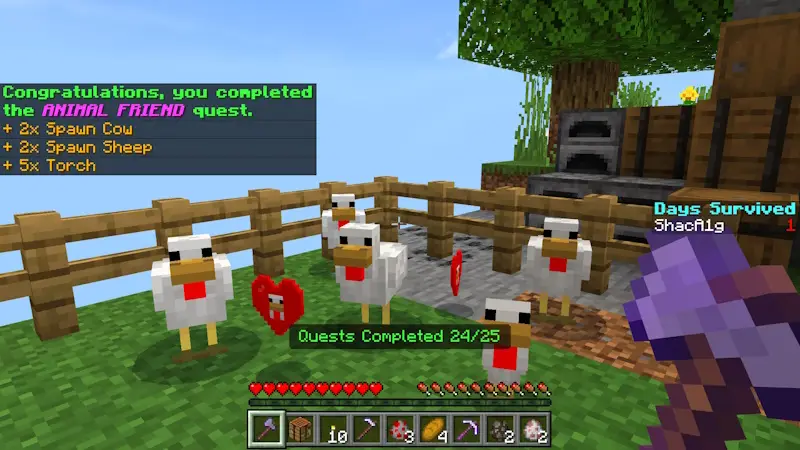
Task: Select the bread stack slot
Action: [x=434, y=429]
